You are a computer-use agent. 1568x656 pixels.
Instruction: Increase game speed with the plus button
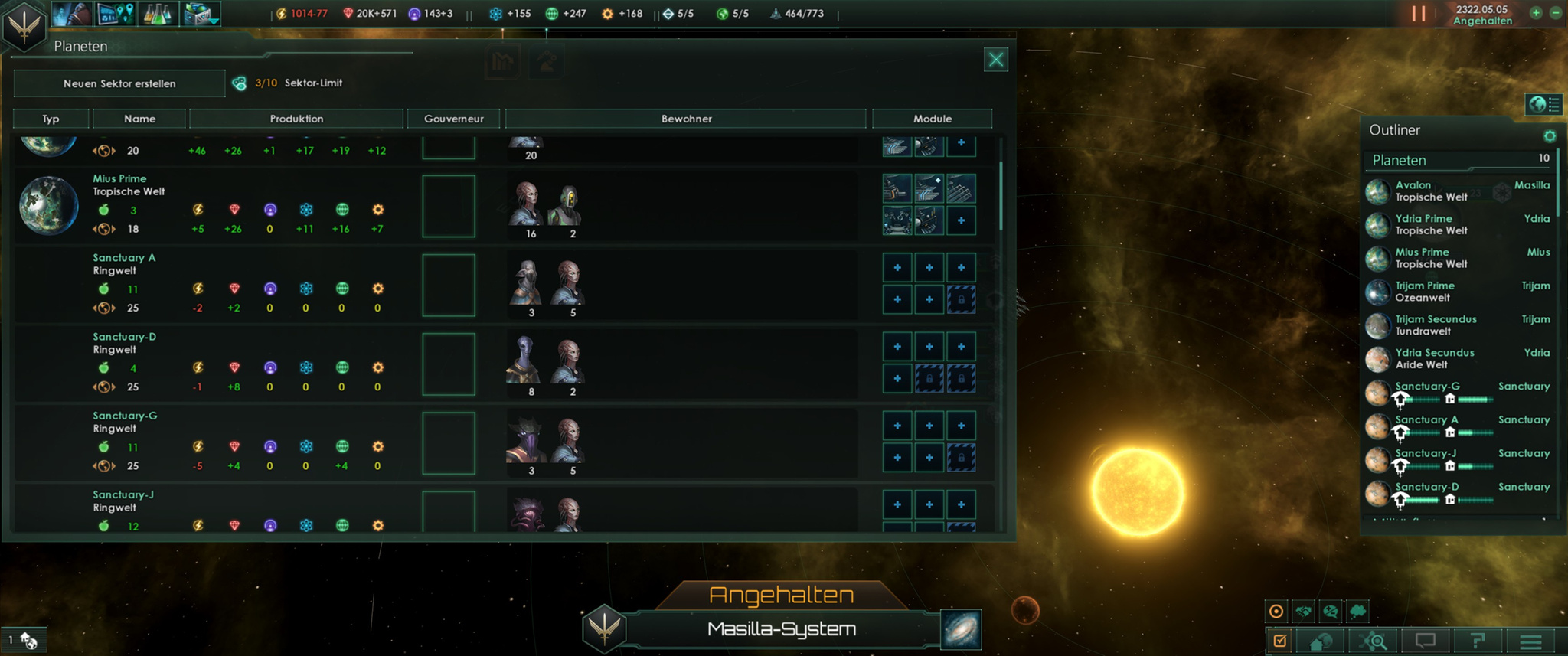[x=1536, y=13]
